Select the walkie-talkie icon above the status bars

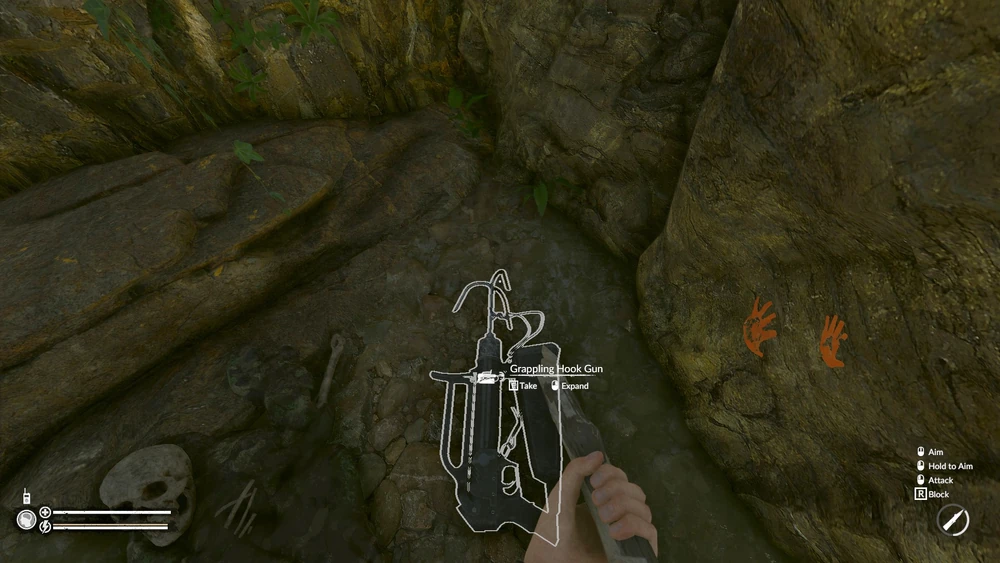coord(27,496)
